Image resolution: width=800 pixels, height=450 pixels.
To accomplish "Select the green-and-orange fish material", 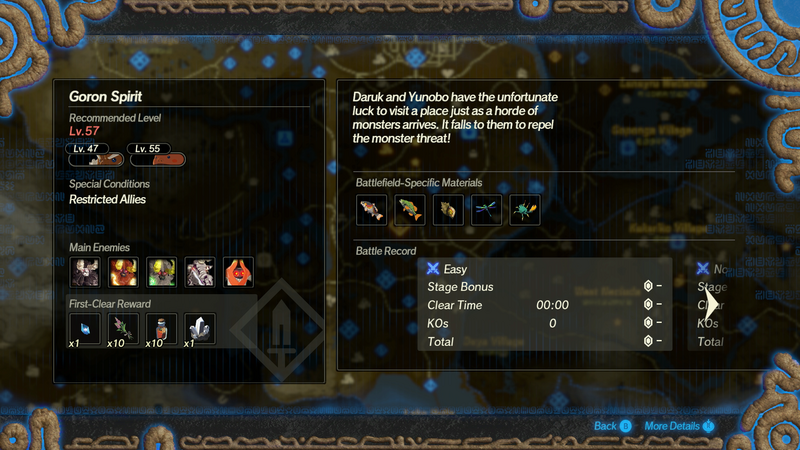I will point(410,209).
